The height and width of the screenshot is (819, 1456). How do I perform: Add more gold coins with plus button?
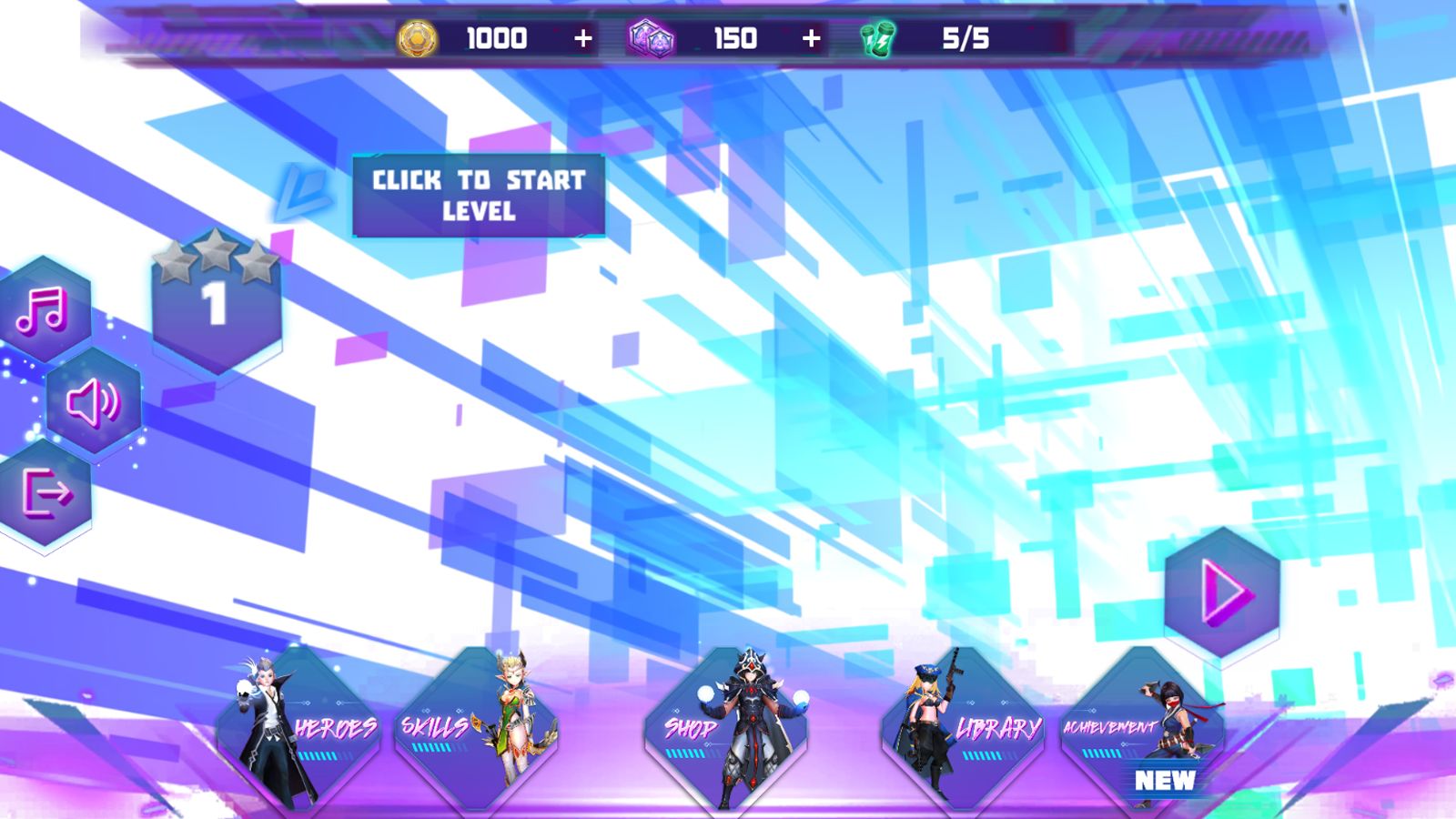[x=583, y=38]
